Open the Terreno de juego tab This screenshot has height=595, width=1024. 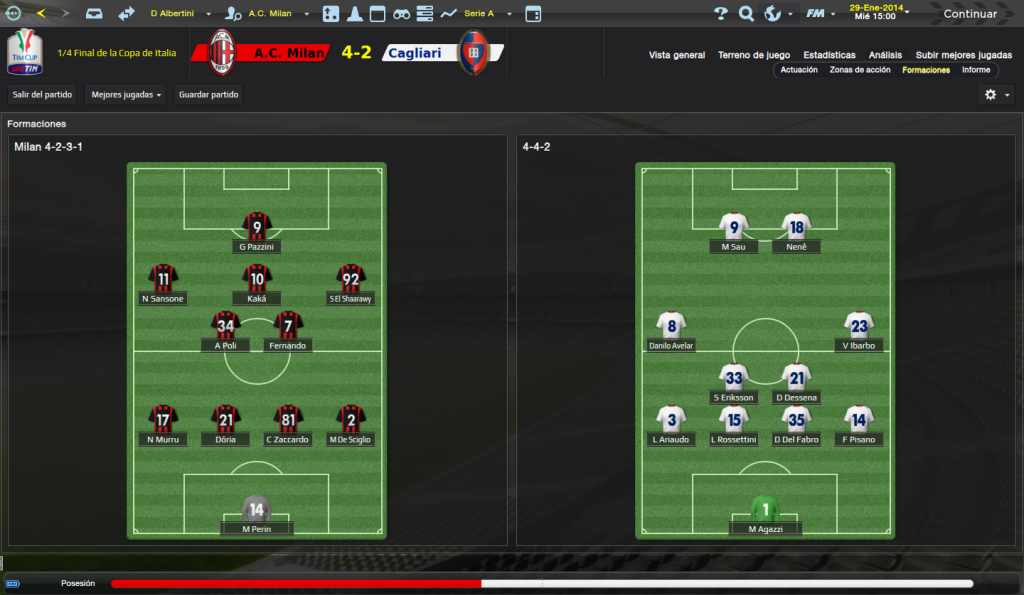point(754,55)
